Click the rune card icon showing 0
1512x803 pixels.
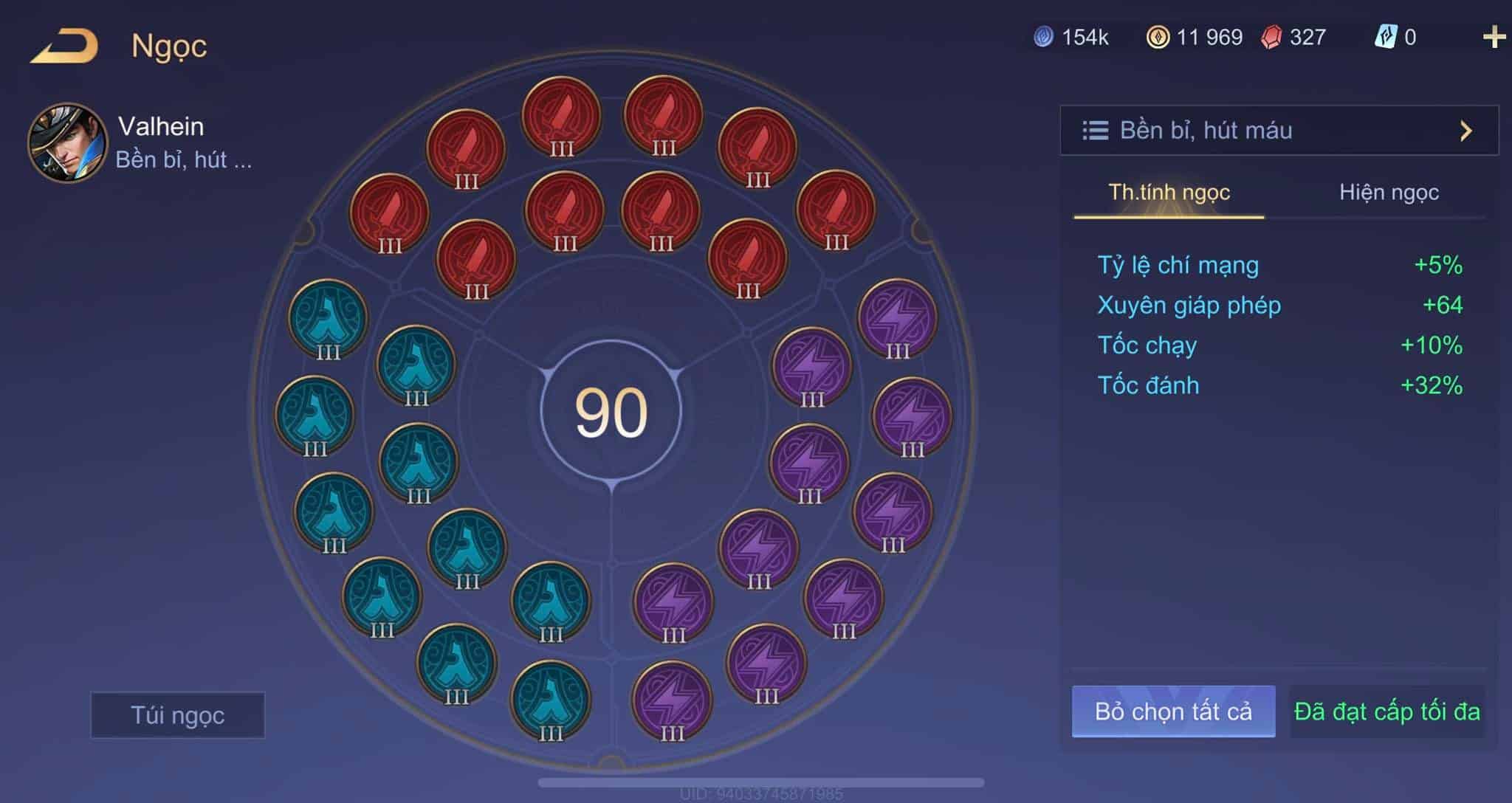pos(1388,35)
